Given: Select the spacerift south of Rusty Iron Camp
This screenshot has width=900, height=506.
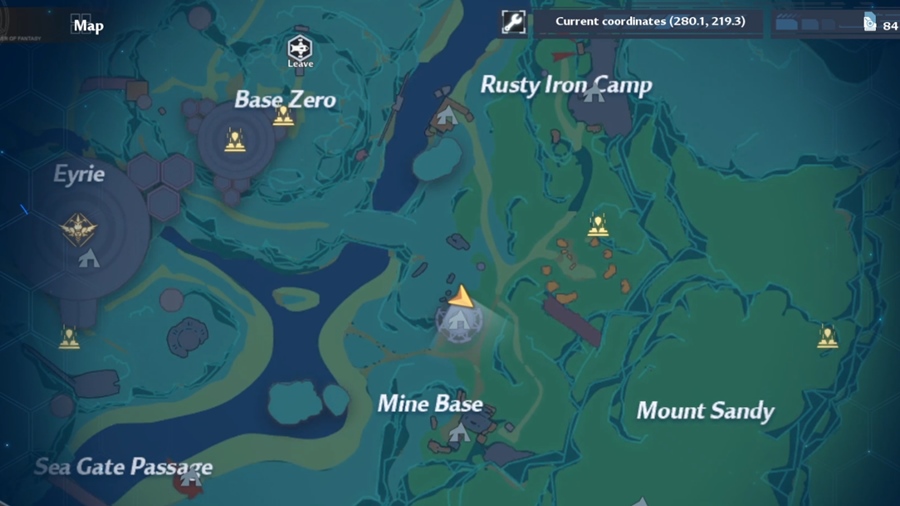Looking at the screenshot, I should coord(598,226).
